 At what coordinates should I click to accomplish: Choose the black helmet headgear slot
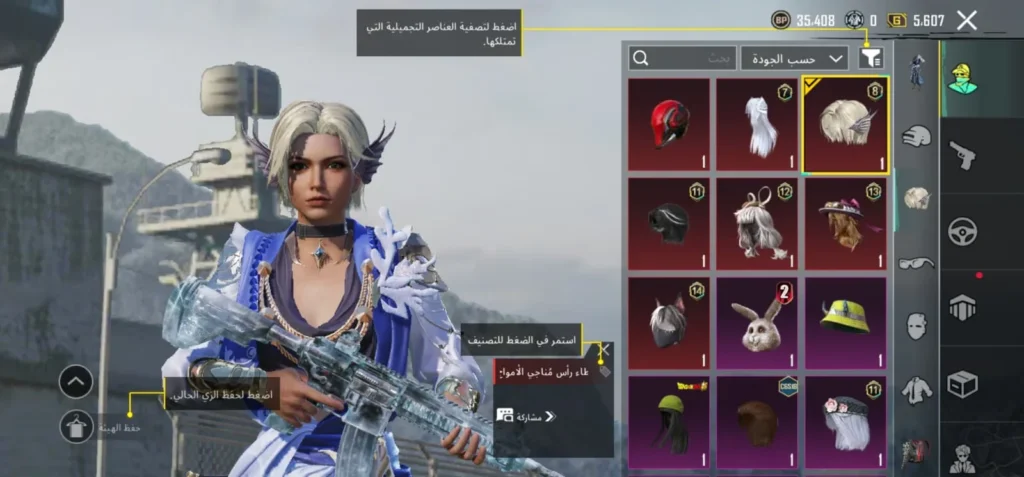(x=669, y=224)
